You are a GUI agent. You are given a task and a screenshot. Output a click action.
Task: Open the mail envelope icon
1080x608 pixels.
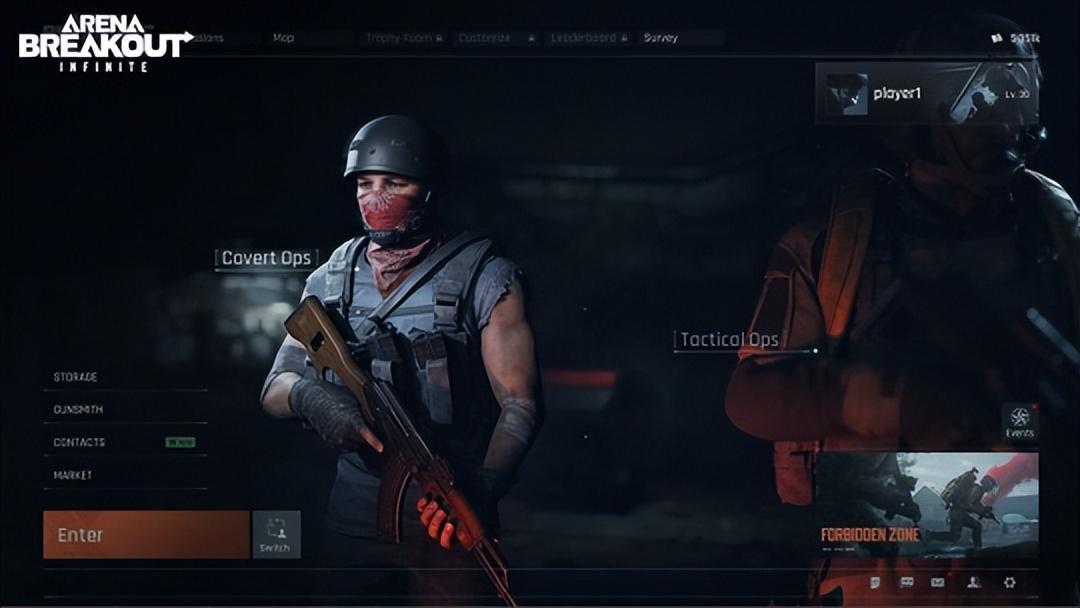[x=938, y=582]
